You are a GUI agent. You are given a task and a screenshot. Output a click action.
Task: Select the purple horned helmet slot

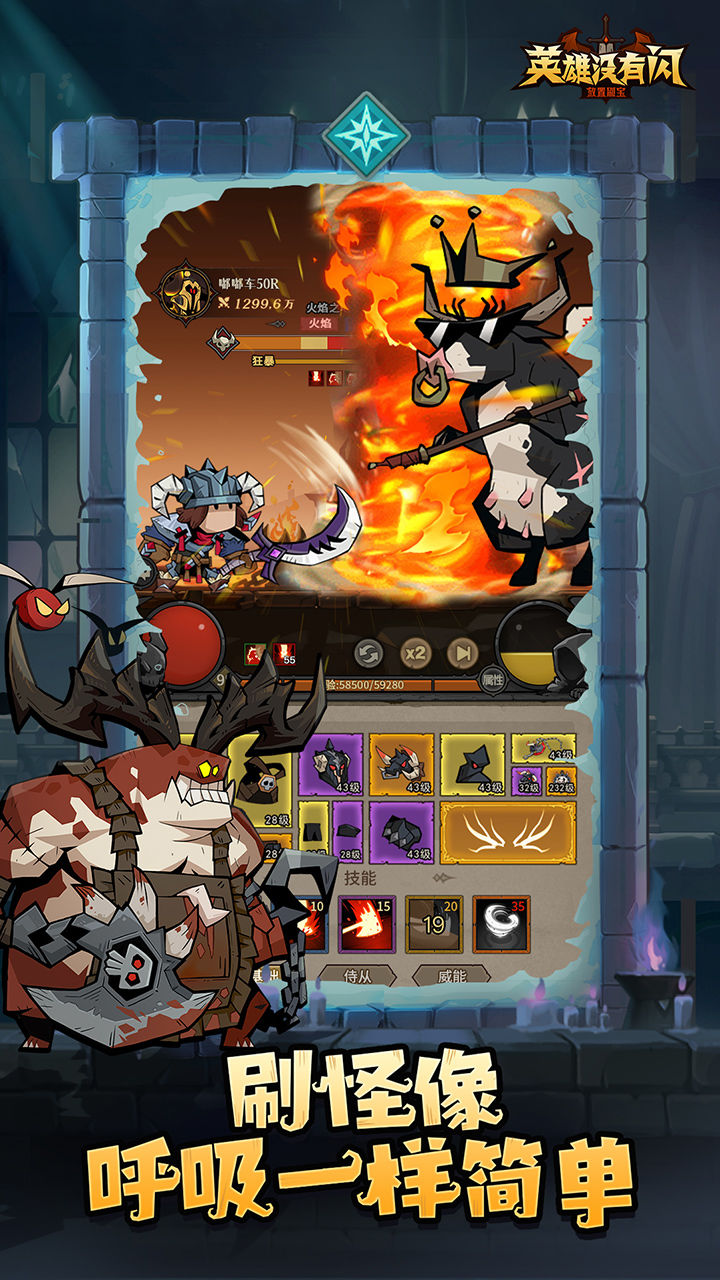tap(337, 765)
